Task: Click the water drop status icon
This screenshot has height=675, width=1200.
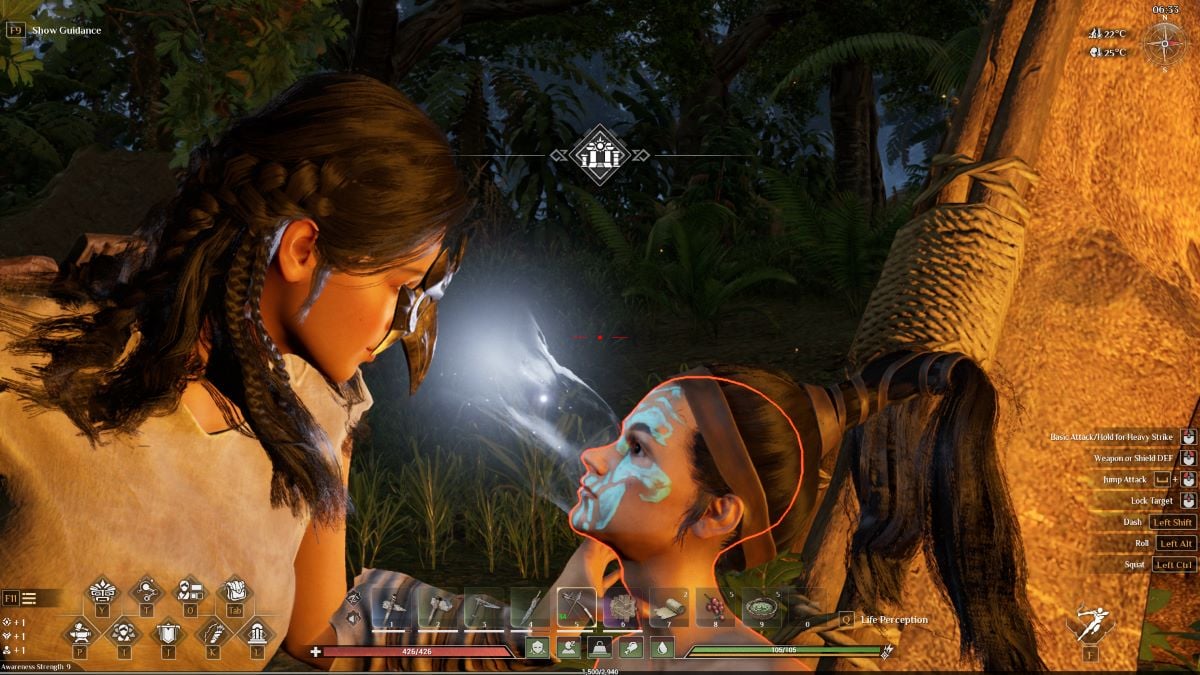Action: click(x=661, y=648)
